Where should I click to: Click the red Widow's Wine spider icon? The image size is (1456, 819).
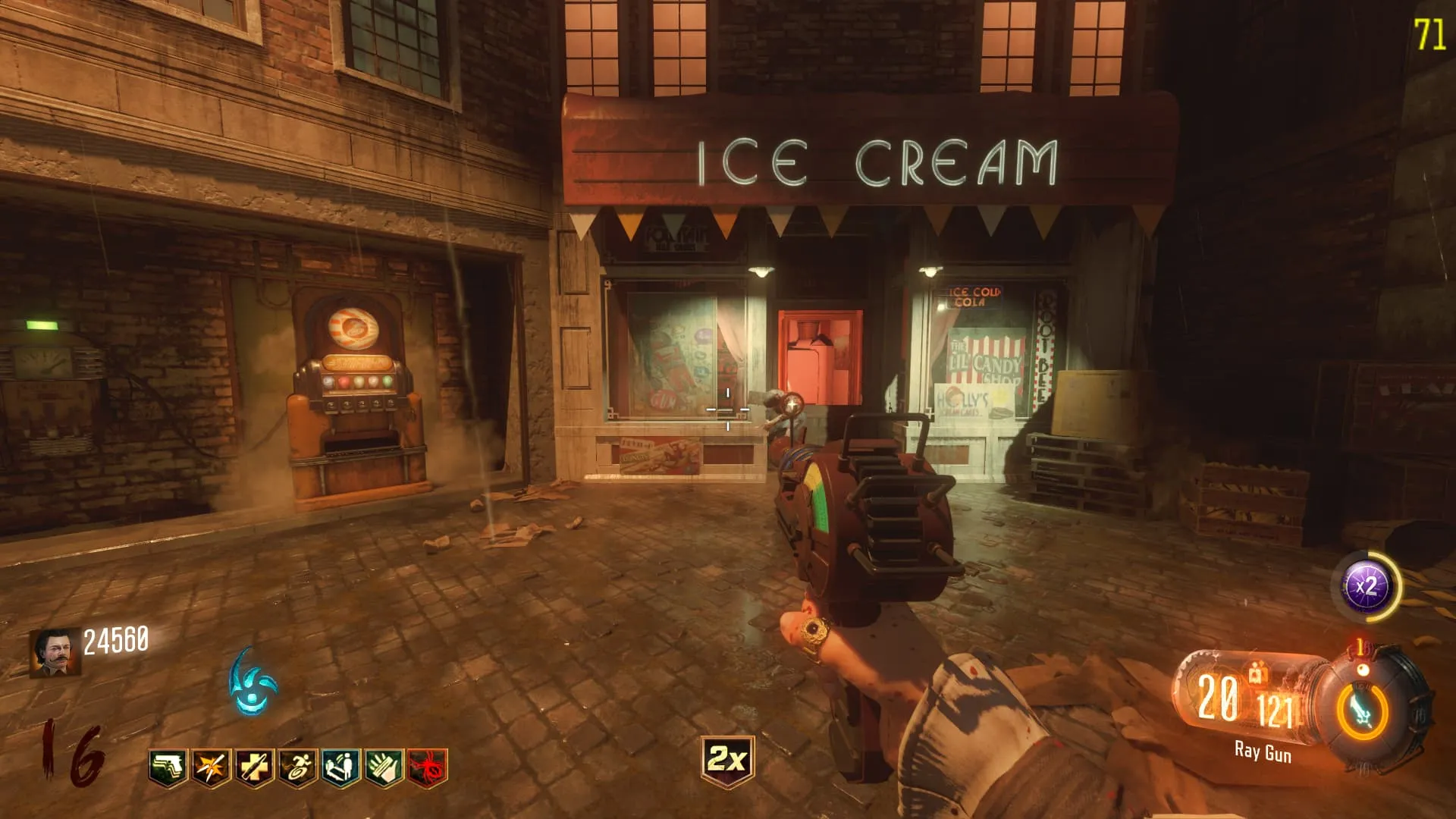click(x=428, y=767)
